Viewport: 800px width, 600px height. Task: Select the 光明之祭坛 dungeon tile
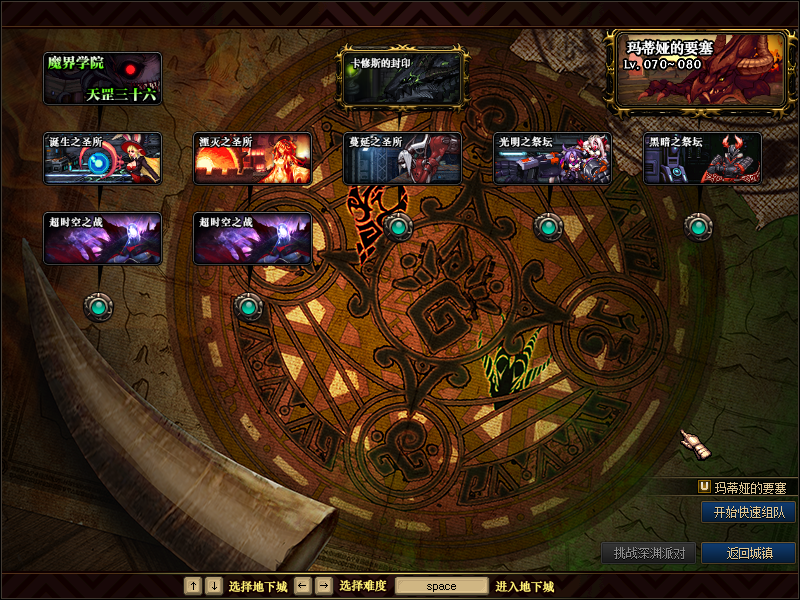[x=552, y=158]
